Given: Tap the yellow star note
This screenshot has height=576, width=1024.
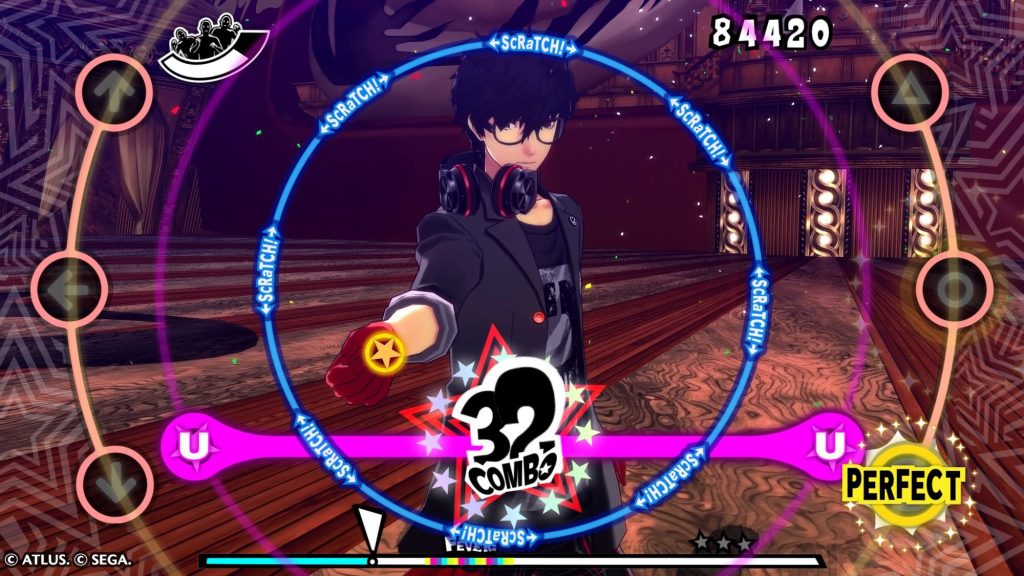Looking at the screenshot, I should click(384, 350).
